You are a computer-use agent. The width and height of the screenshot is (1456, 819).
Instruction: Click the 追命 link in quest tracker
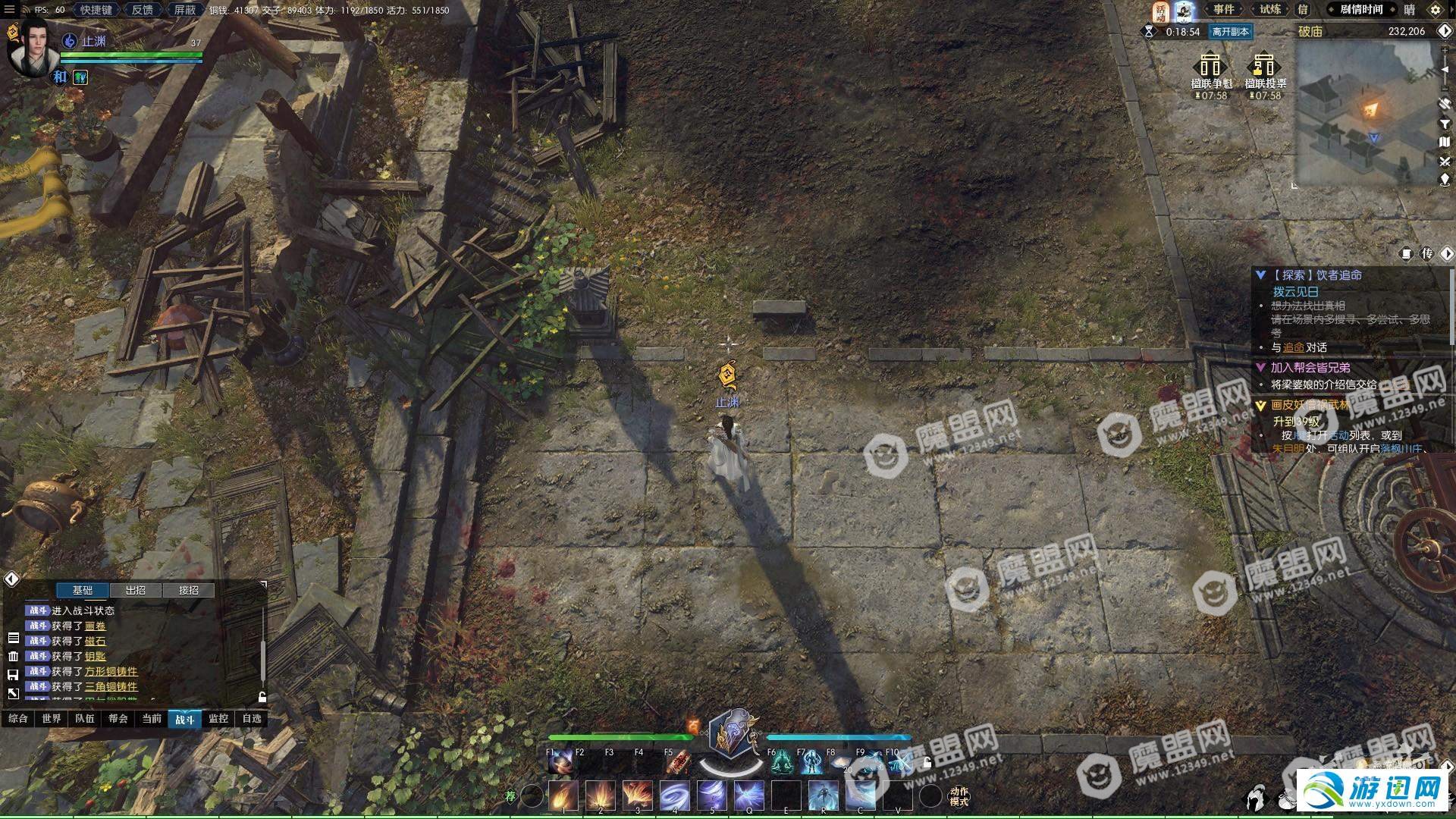pyautogui.click(x=1293, y=347)
